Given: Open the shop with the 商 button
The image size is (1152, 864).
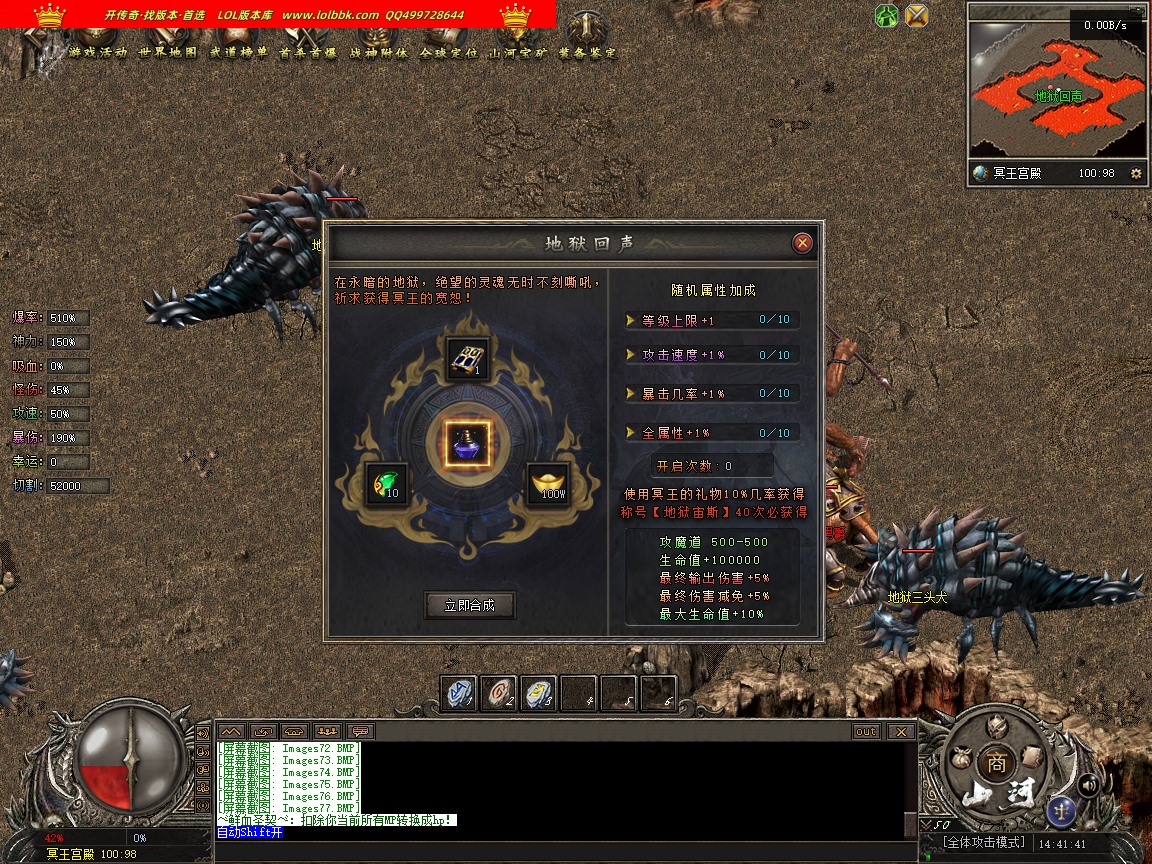Looking at the screenshot, I should pyautogui.click(x=996, y=761).
